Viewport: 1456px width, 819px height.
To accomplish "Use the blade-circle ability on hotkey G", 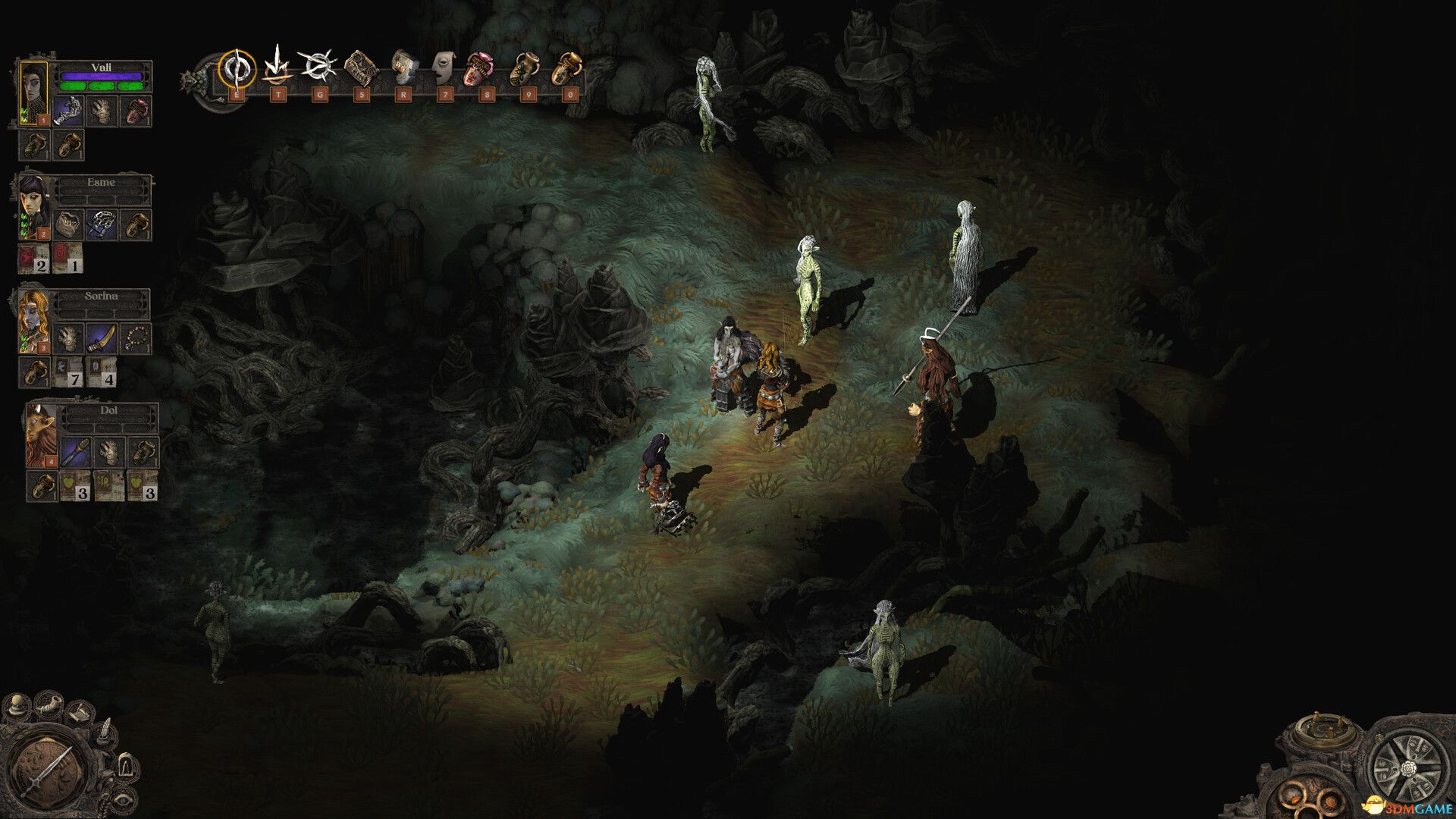I will [319, 68].
